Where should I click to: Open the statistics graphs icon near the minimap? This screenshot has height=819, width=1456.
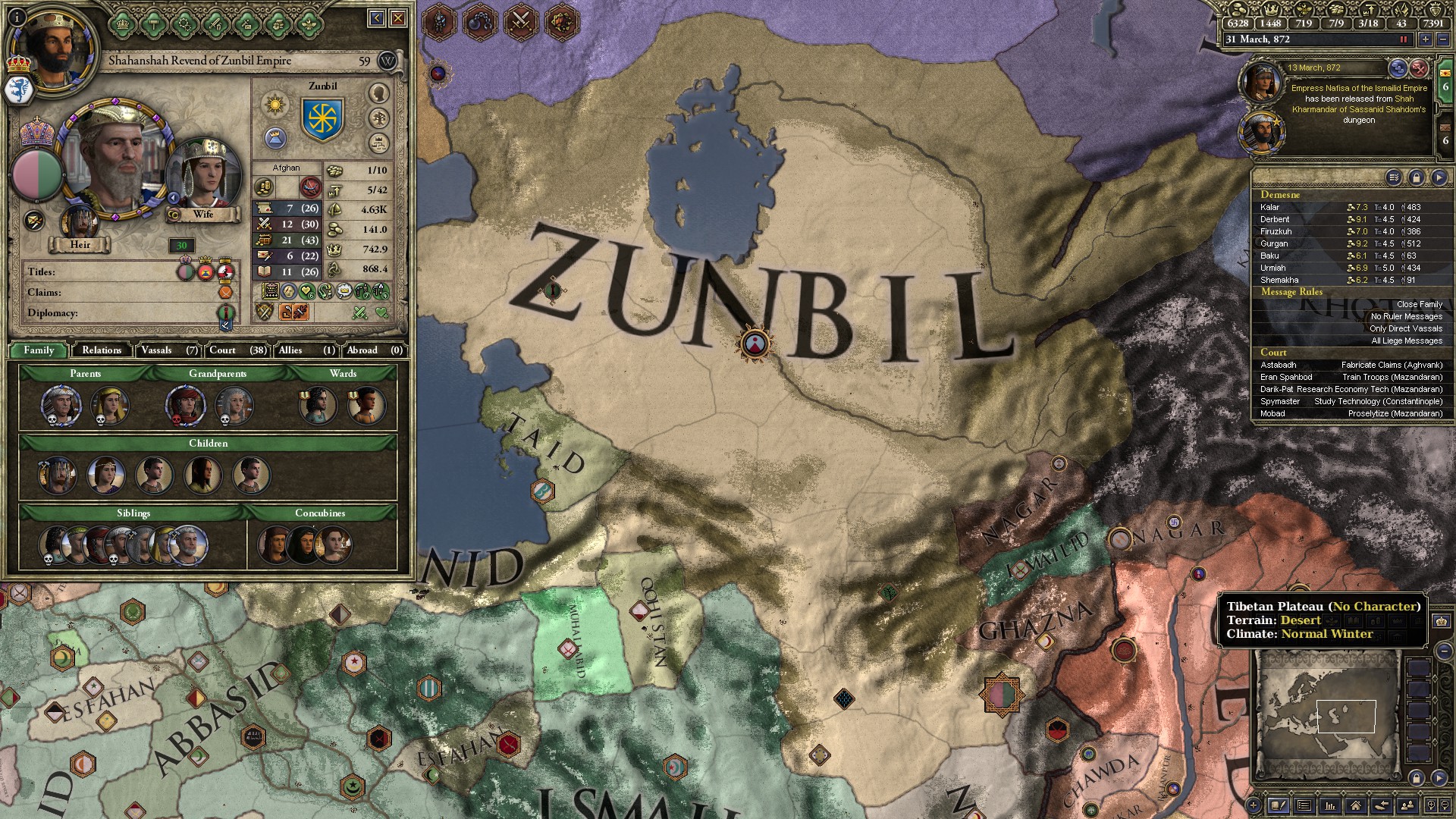(1329, 806)
